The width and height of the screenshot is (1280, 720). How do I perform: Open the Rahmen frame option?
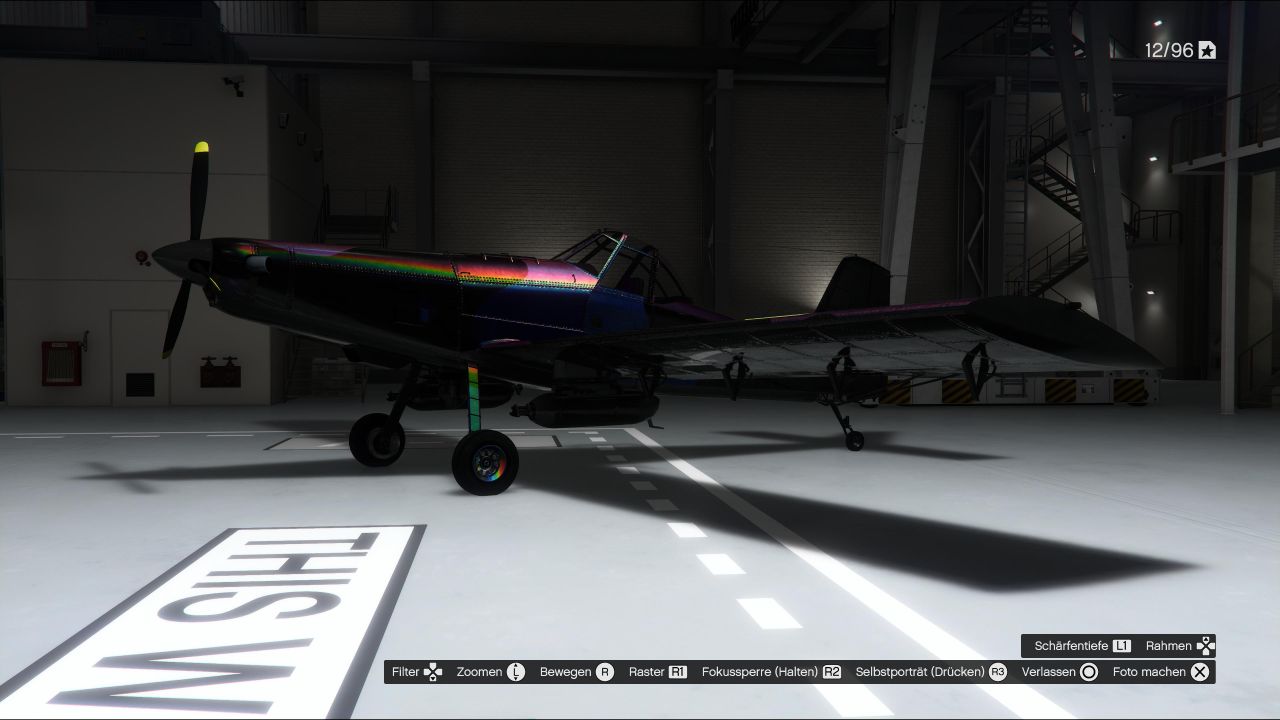coord(1180,646)
